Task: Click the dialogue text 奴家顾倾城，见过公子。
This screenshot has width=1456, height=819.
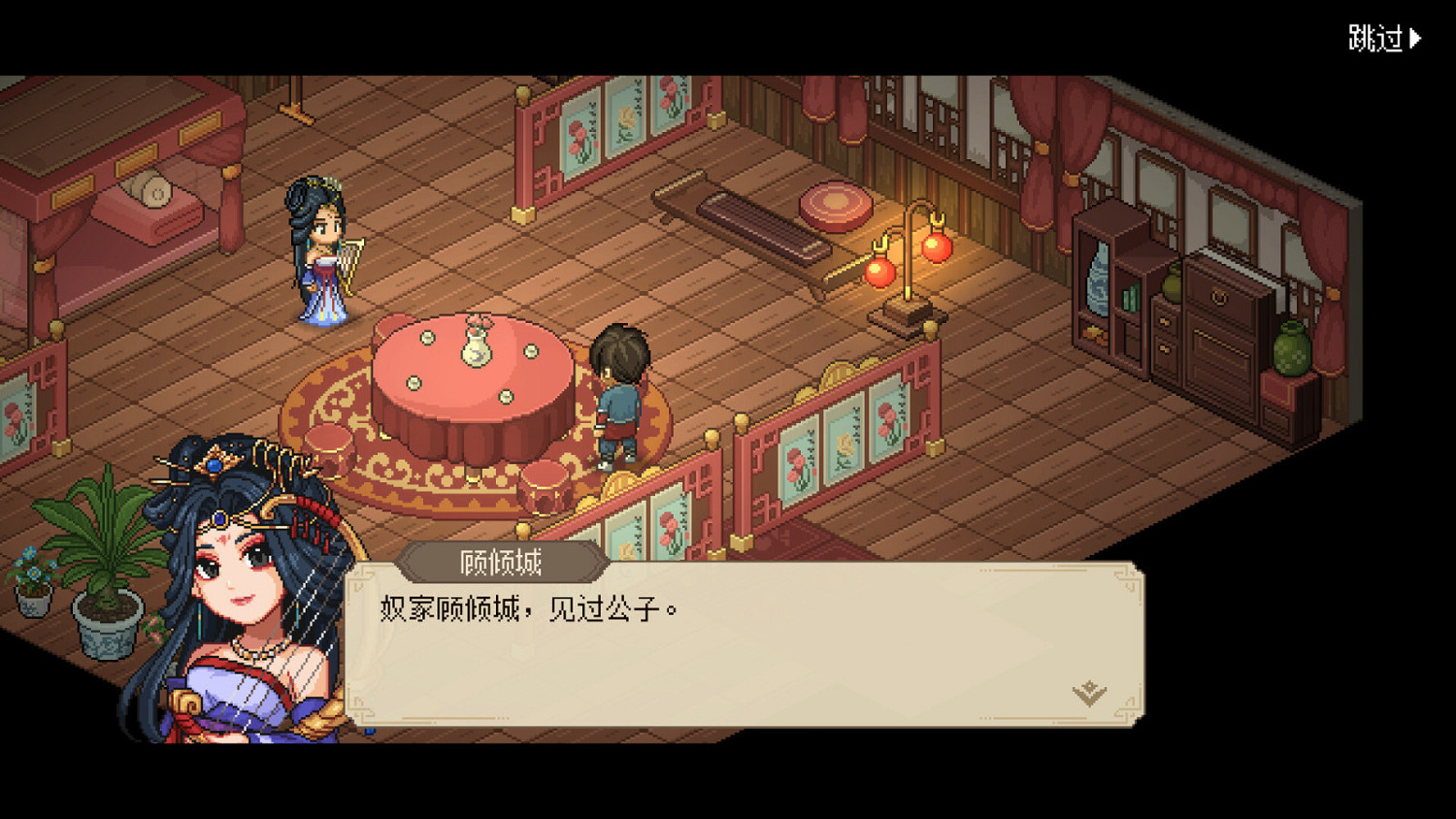Action: click(x=524, y=606)
